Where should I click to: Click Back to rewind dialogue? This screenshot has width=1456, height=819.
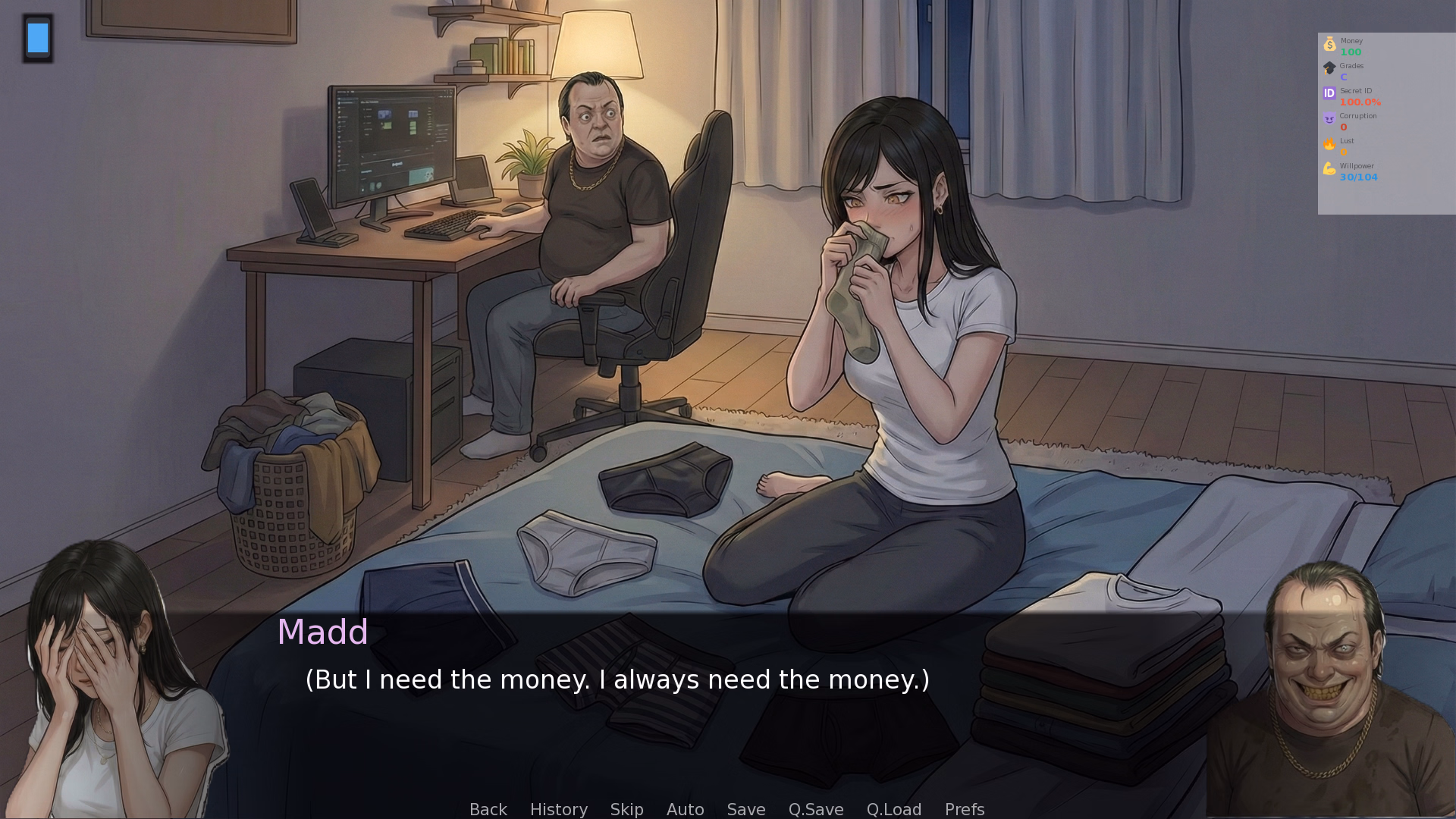pos(488,809)
